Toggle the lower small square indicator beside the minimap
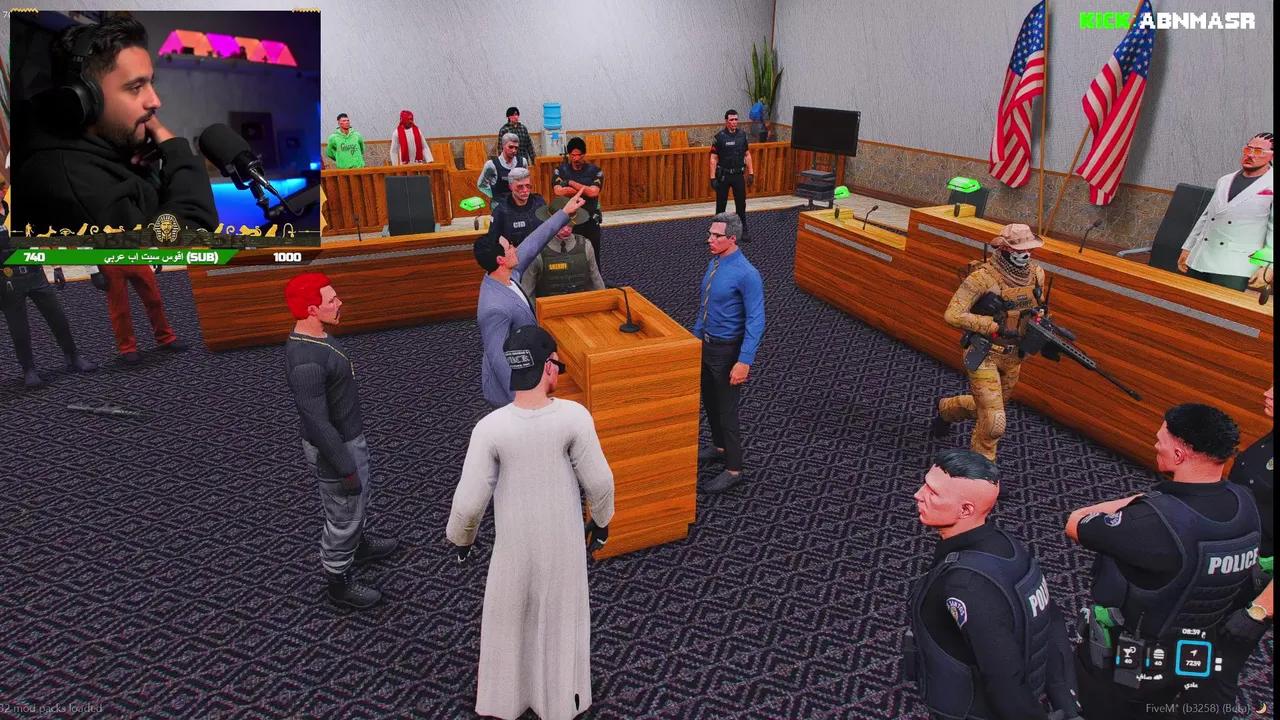Screen dimensions: 1280x720 [x=1219, y=667]
